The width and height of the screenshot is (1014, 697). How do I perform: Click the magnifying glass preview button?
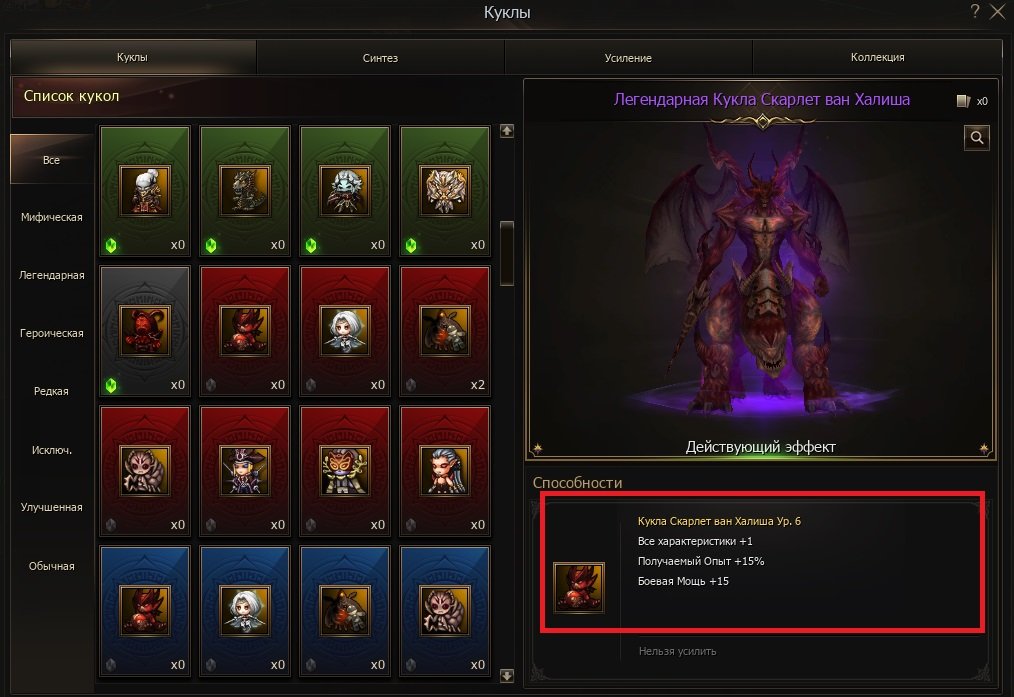(x=977, y=138)
